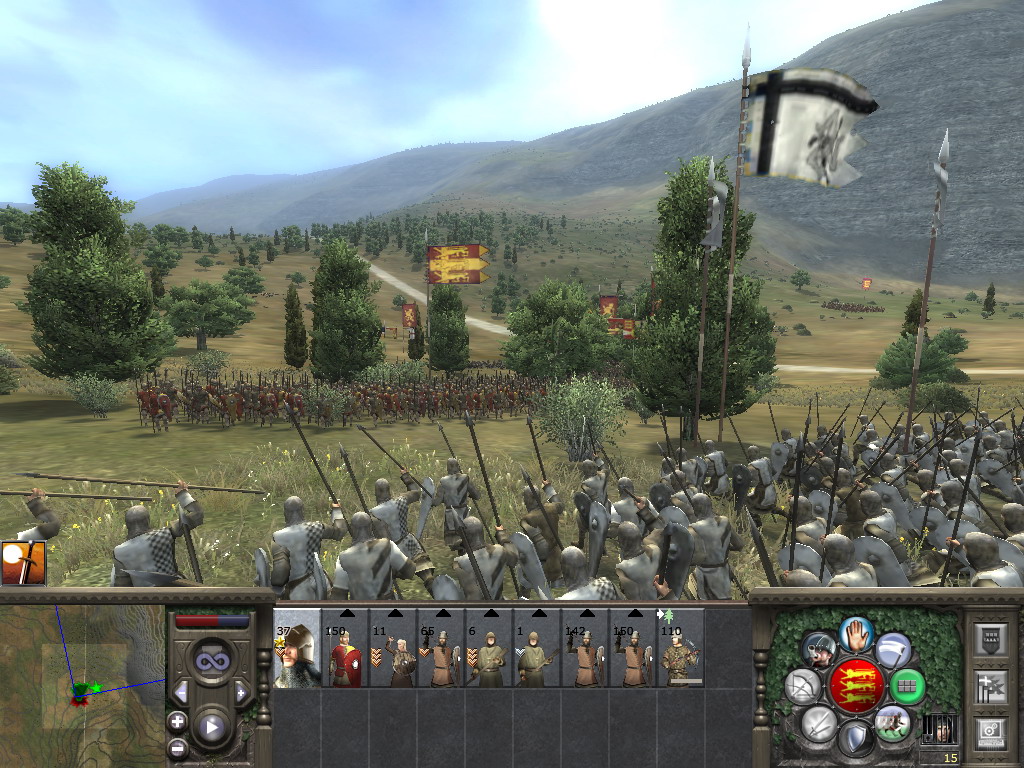Toggle the sun and sword special ability

point(23,563)
